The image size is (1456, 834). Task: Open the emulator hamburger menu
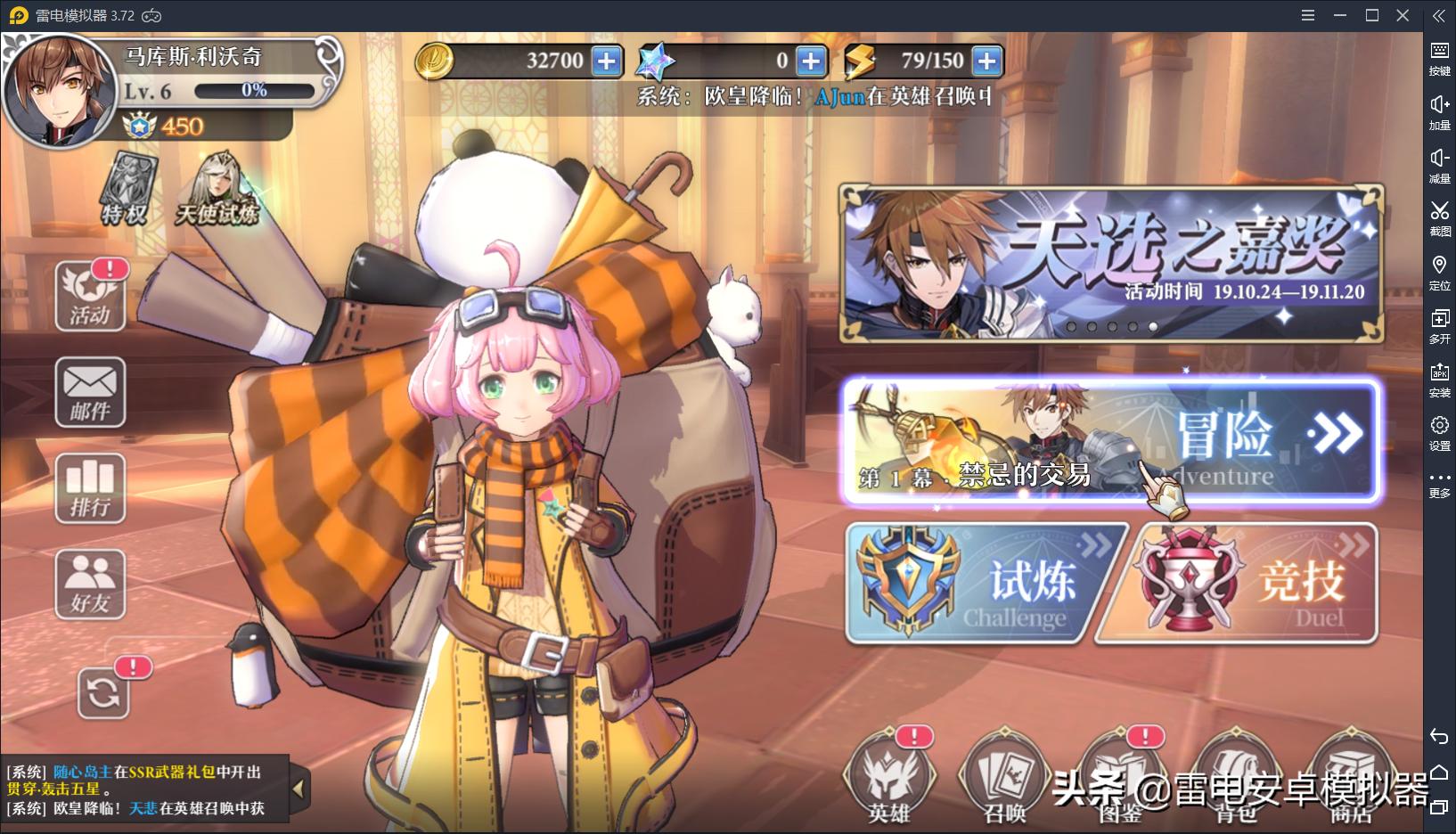coord(1306,15)
